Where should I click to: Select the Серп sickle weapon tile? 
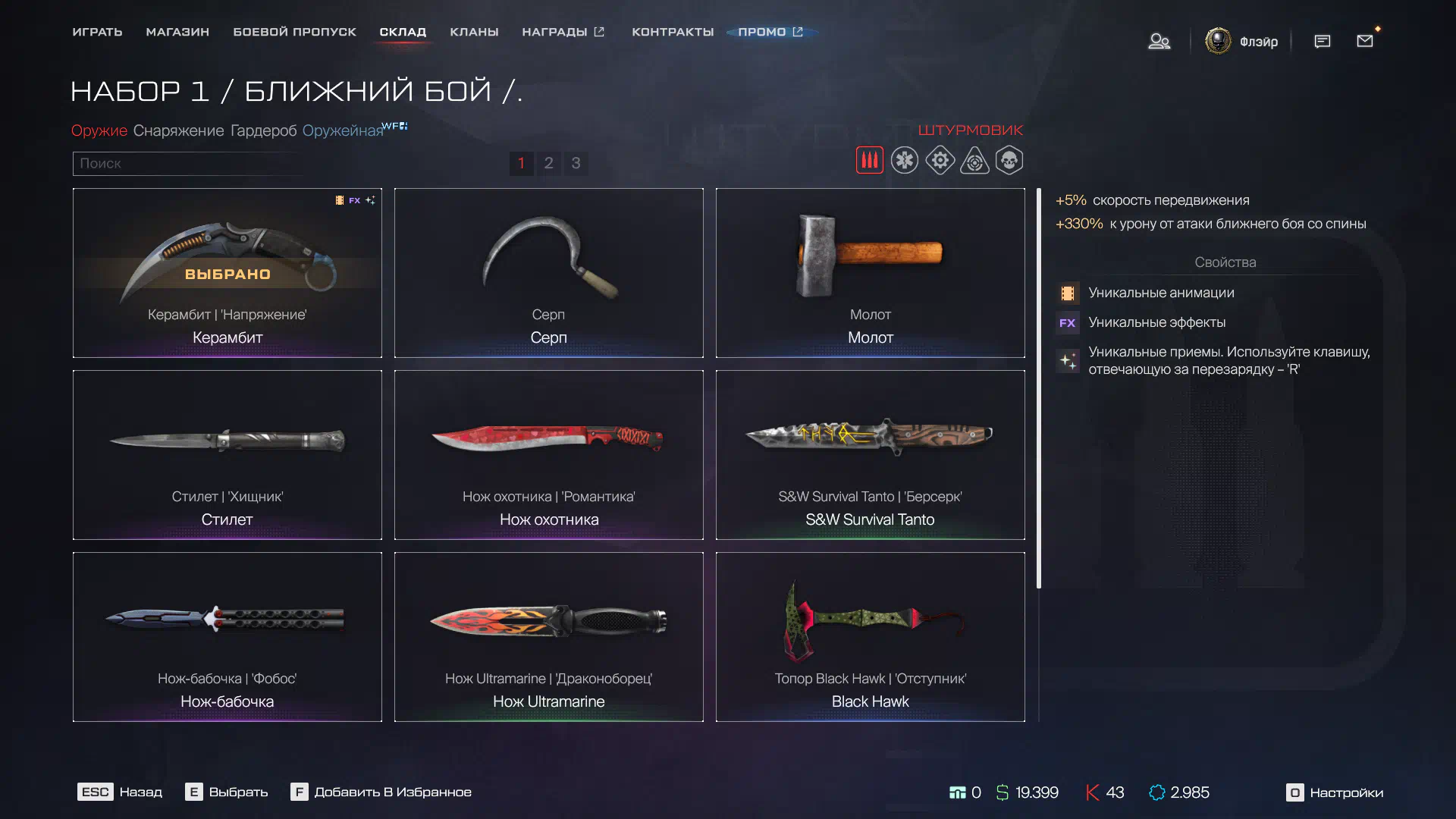[548, 273]
